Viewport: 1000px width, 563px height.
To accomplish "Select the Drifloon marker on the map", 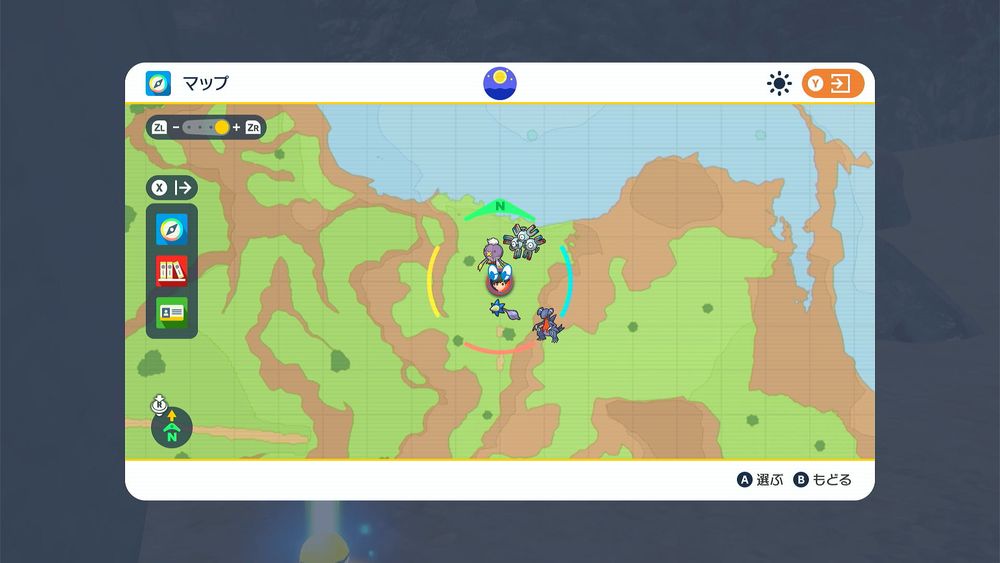I will coord(492,253).
